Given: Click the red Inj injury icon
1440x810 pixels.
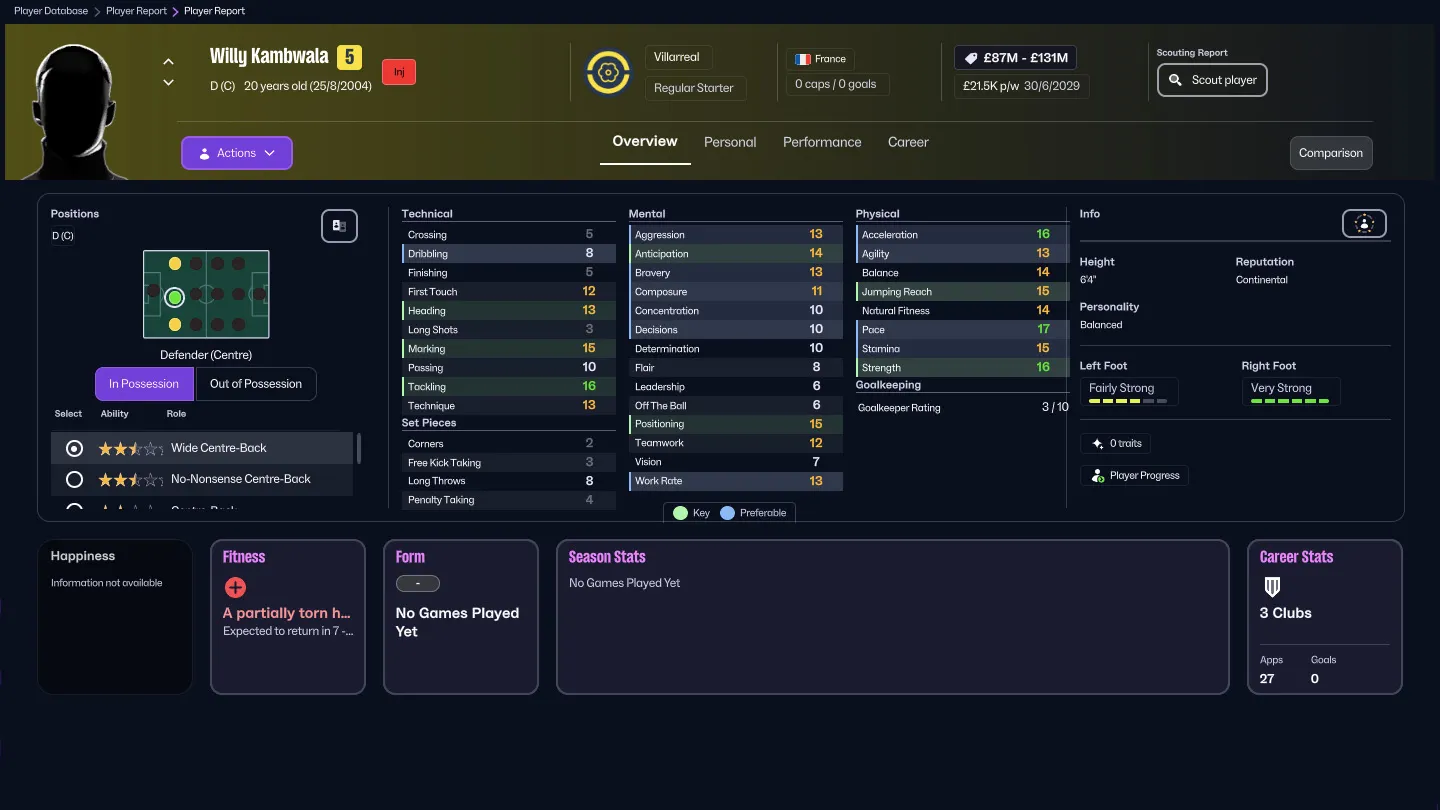Looking at the screenshot, I should (398, 71).
